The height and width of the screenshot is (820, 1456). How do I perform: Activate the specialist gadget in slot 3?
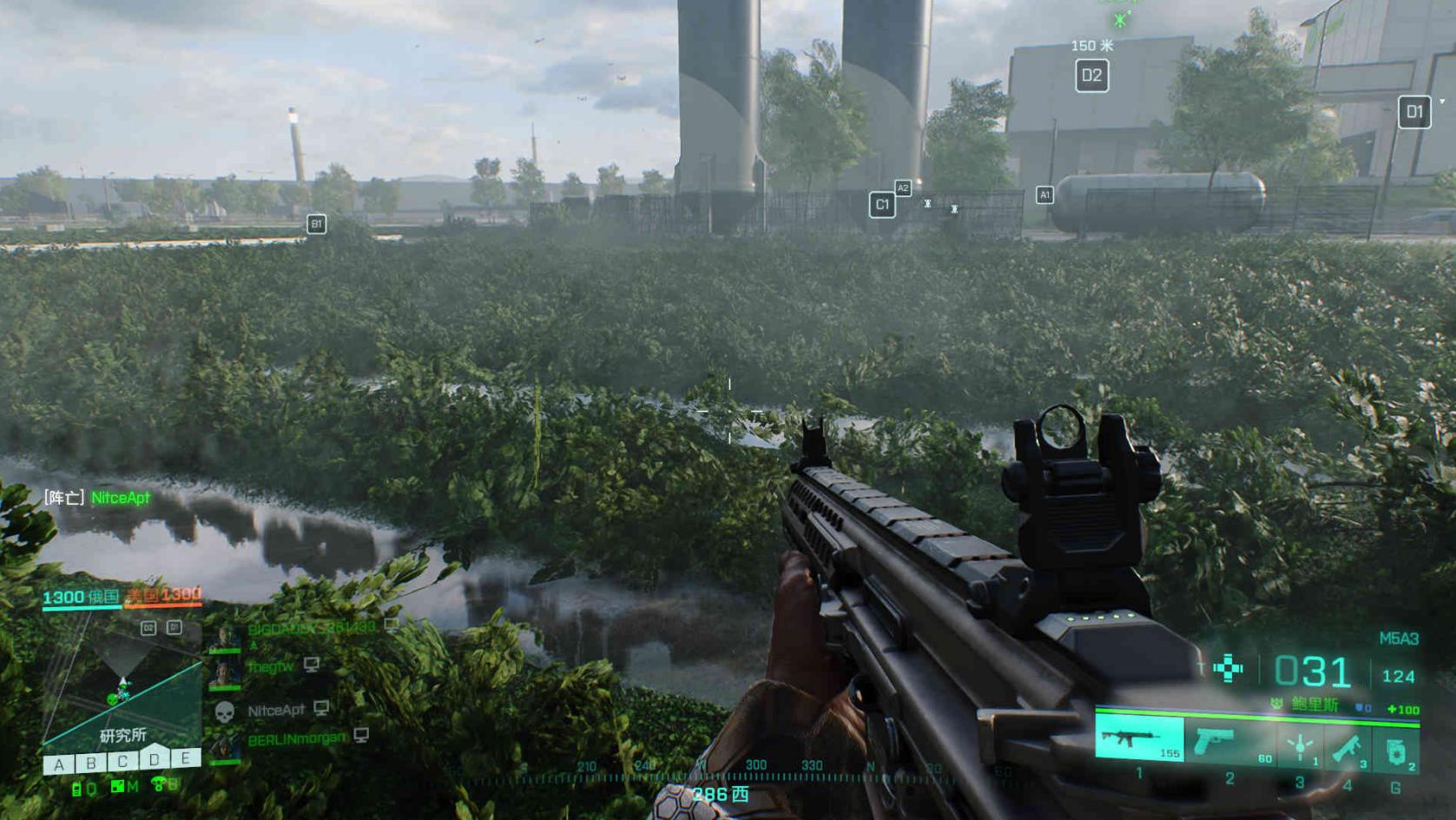(1300, 746)
